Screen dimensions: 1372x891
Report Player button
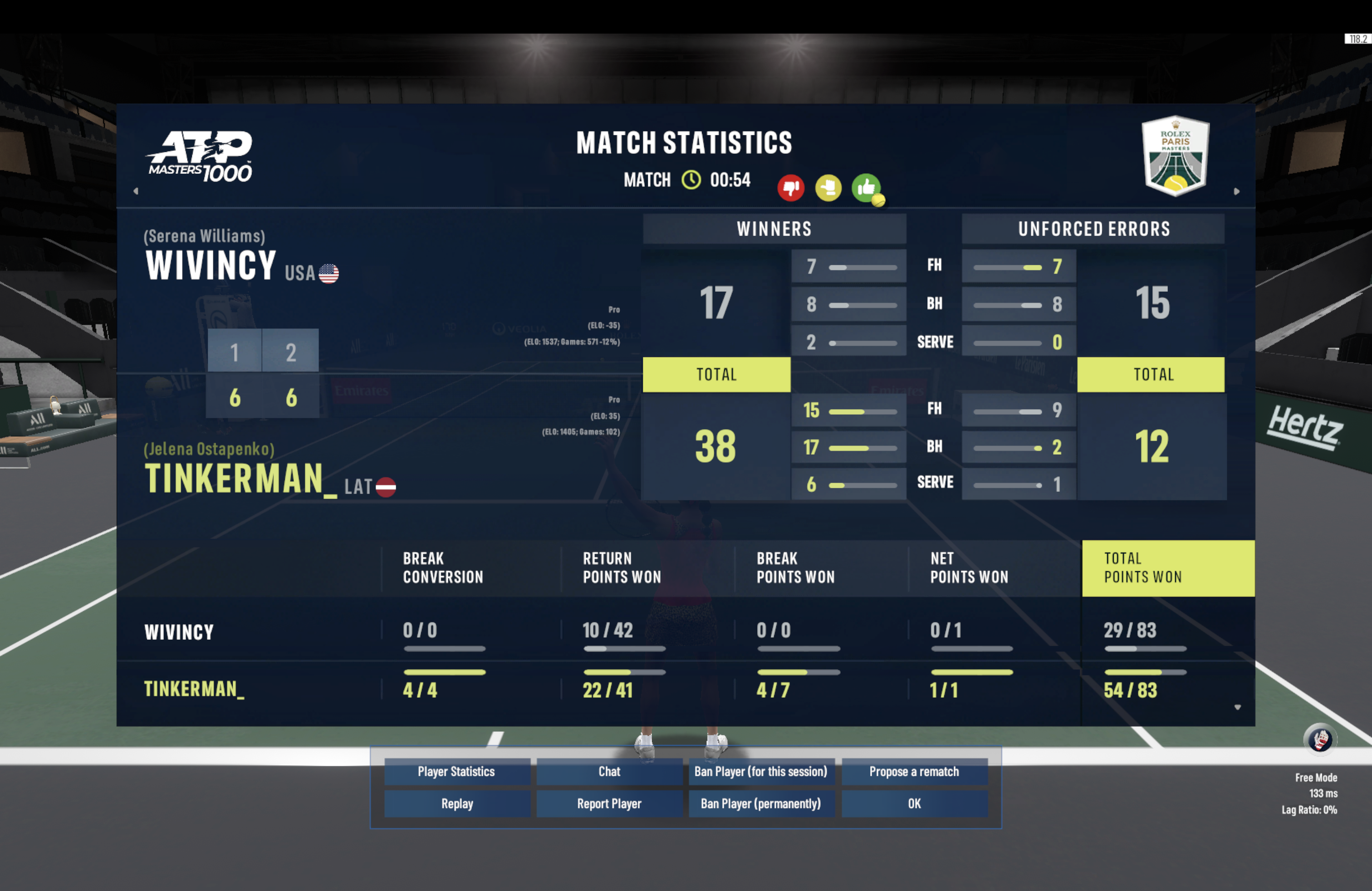tap(609, 803)
